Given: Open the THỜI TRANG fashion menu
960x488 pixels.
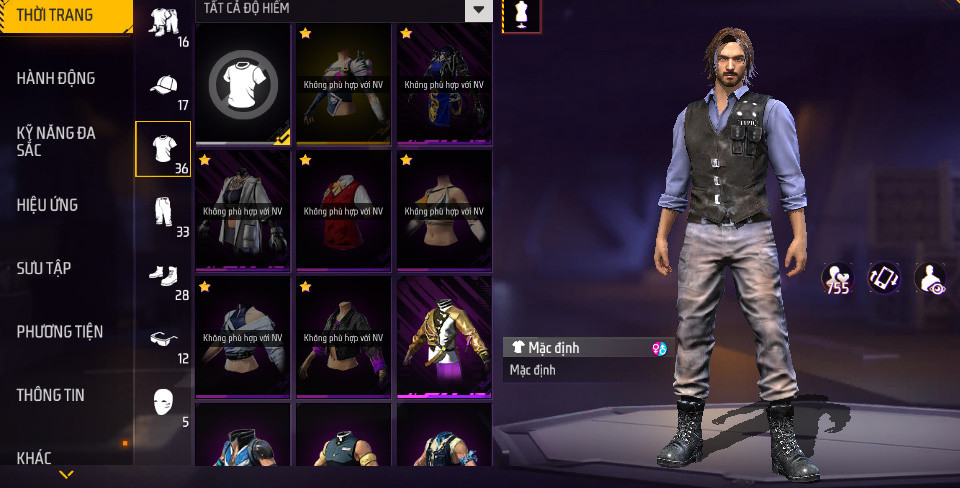Looking at the screenshot, I should tap(55, 15).
